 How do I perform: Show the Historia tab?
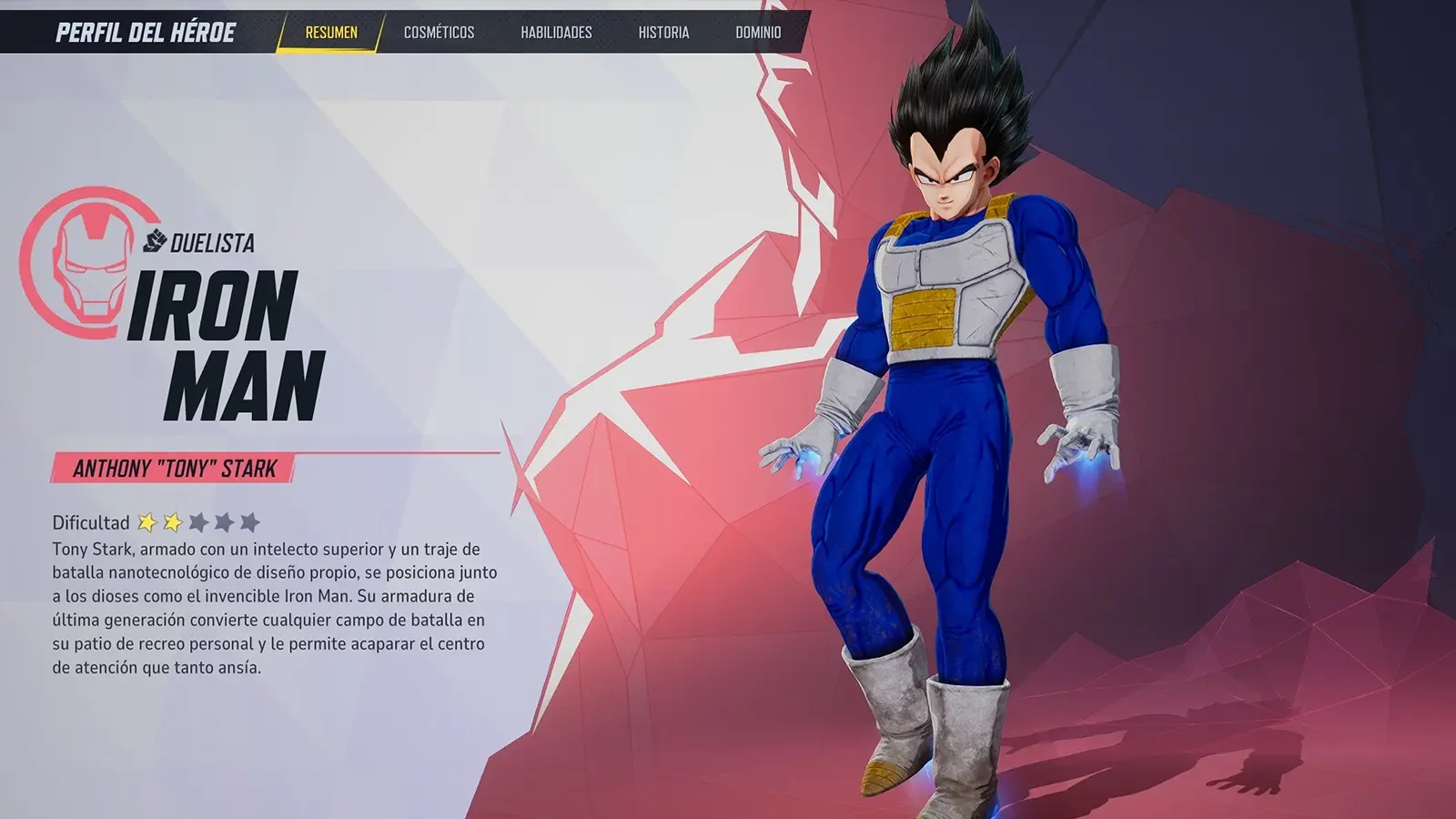[663, 33]
